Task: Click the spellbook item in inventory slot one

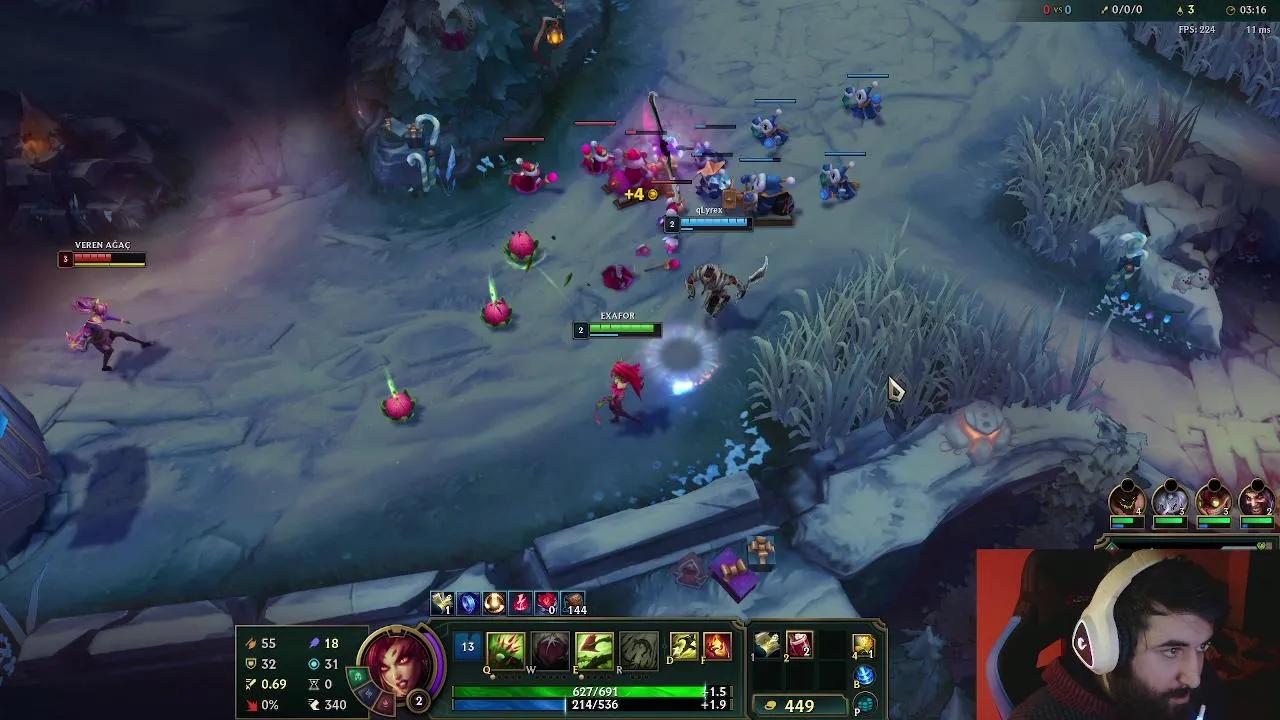Action: [766, 646]
